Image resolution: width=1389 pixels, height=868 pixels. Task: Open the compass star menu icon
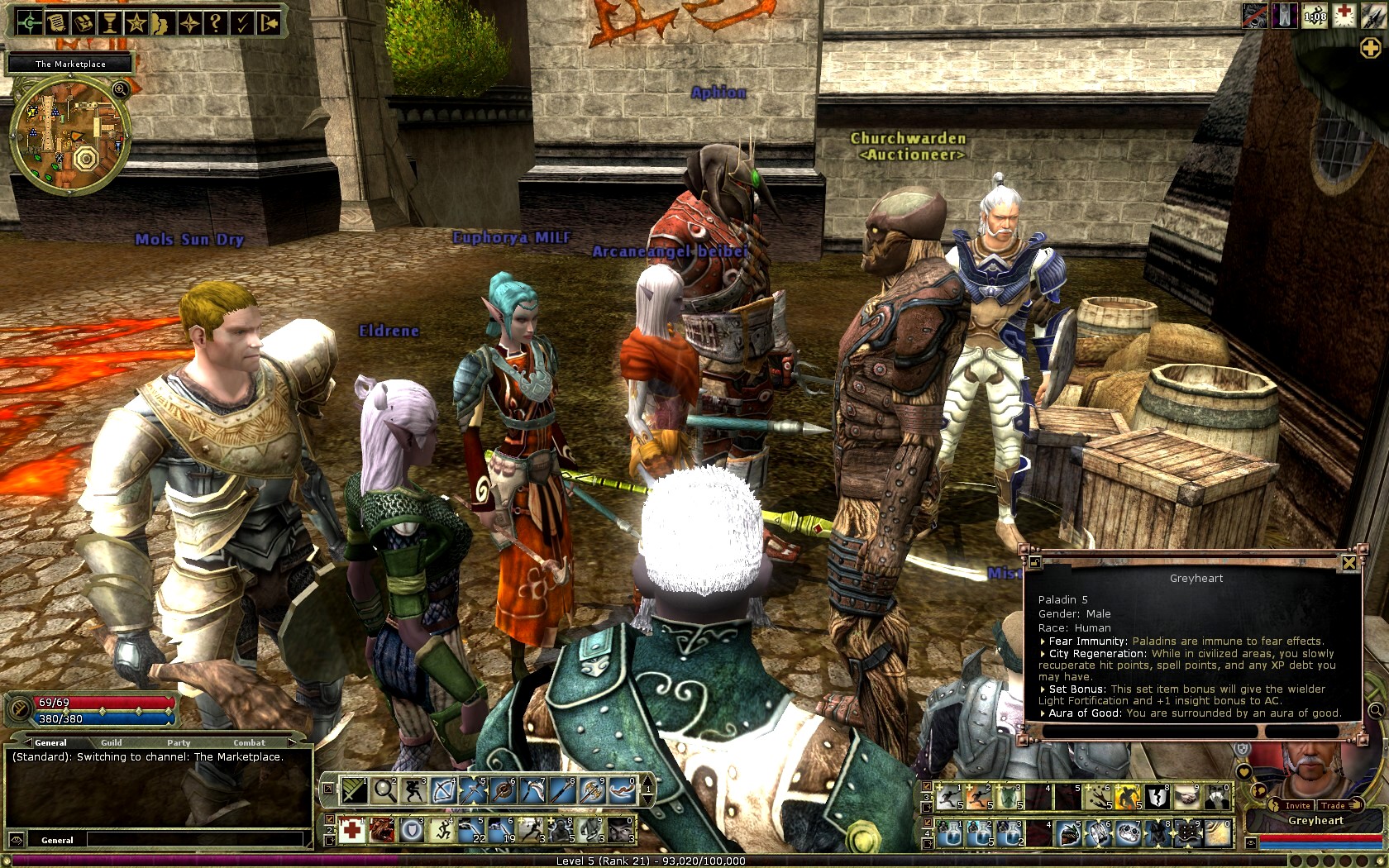[x=189, y=22]
